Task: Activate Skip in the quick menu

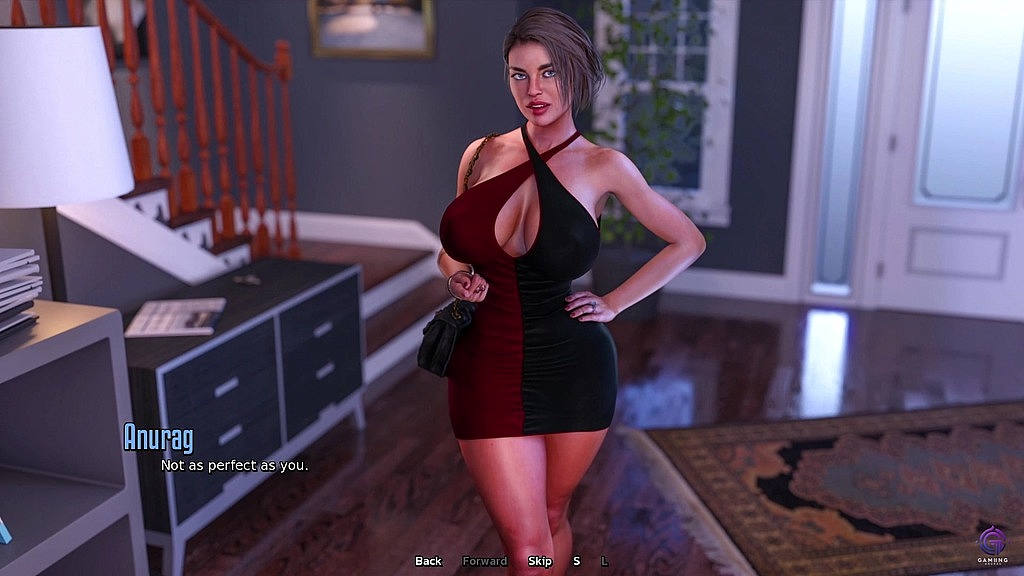Action: 540,561
